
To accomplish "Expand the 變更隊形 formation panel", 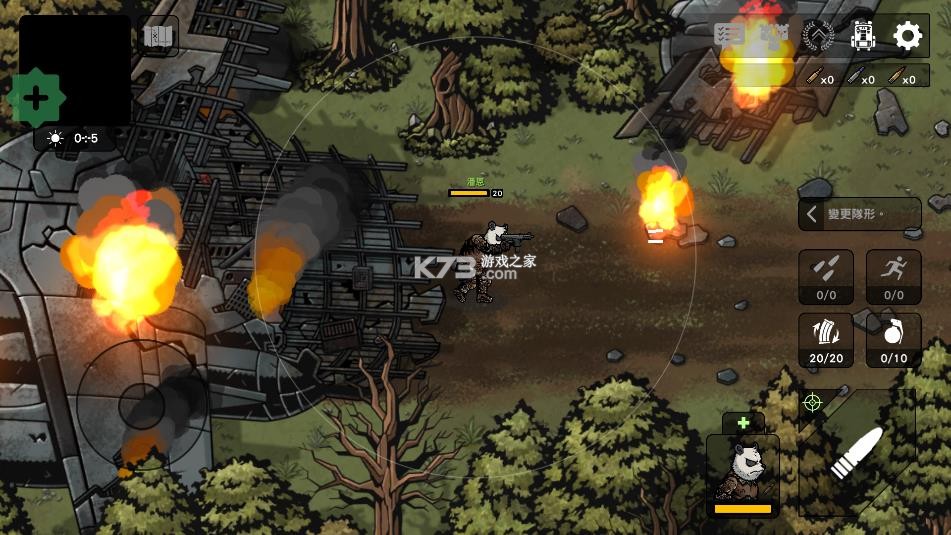I will (859, 214).
